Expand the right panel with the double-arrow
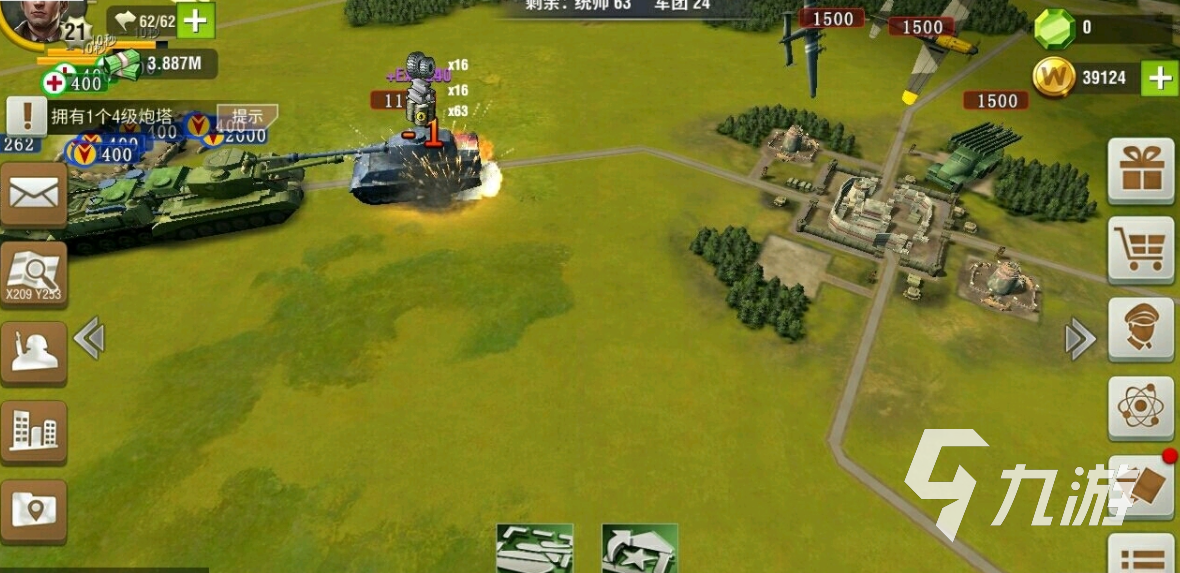The width and height of the screenshot is (1180, 573). click(x=1080, y=340)
